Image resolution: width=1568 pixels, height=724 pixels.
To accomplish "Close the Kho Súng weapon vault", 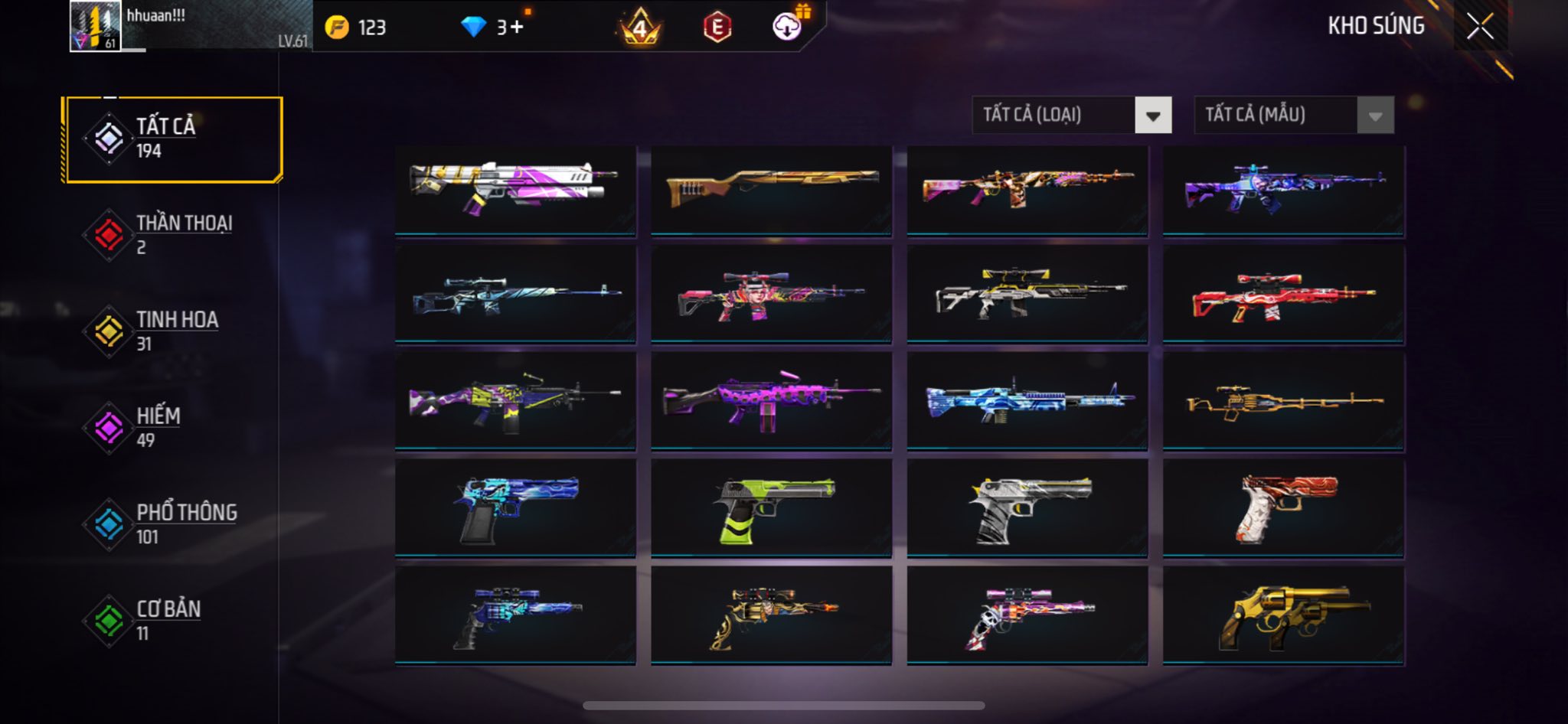I will pos(1480,27).
